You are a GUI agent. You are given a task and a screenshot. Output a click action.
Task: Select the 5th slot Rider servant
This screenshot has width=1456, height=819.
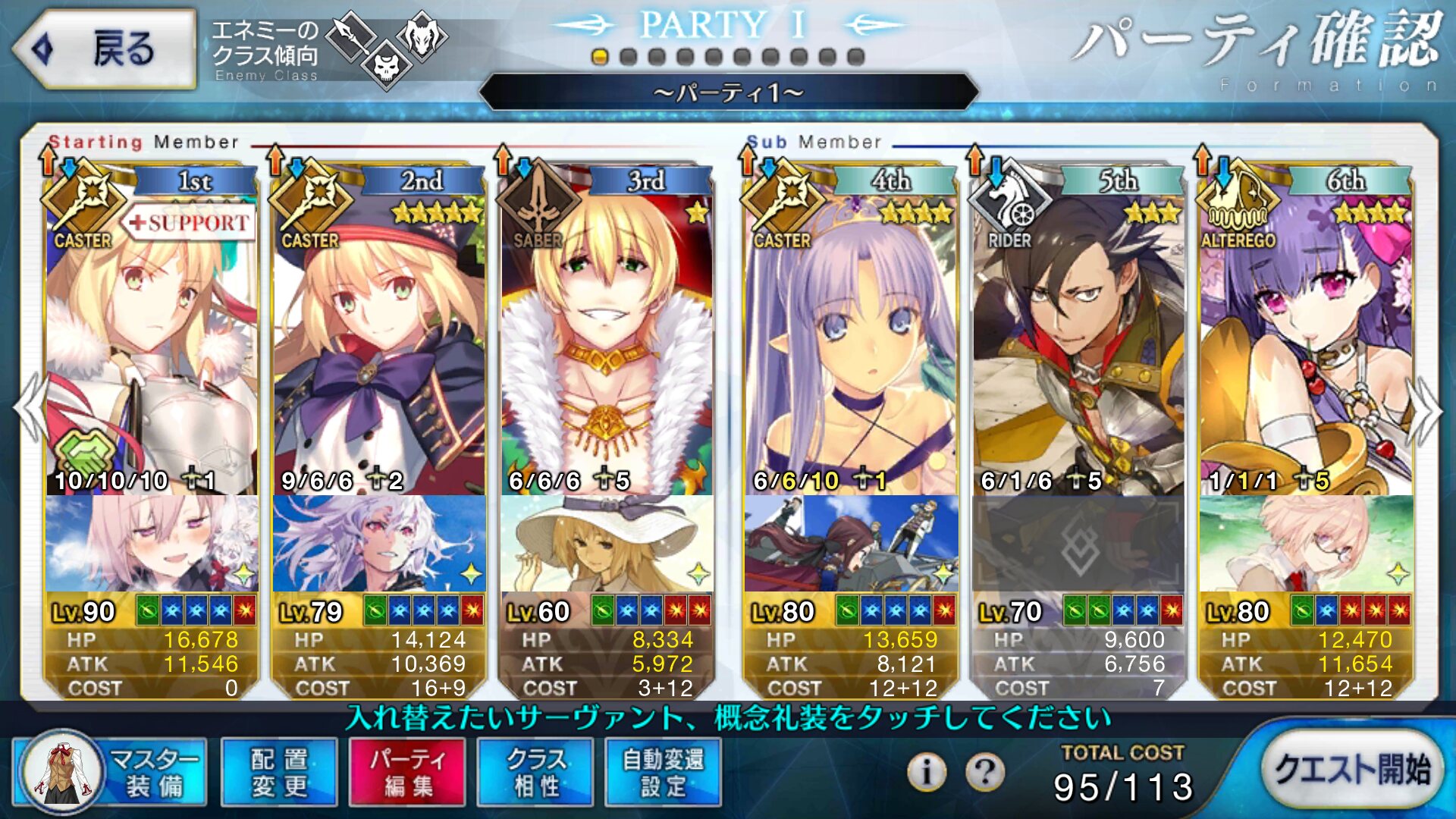[1078, 341]
